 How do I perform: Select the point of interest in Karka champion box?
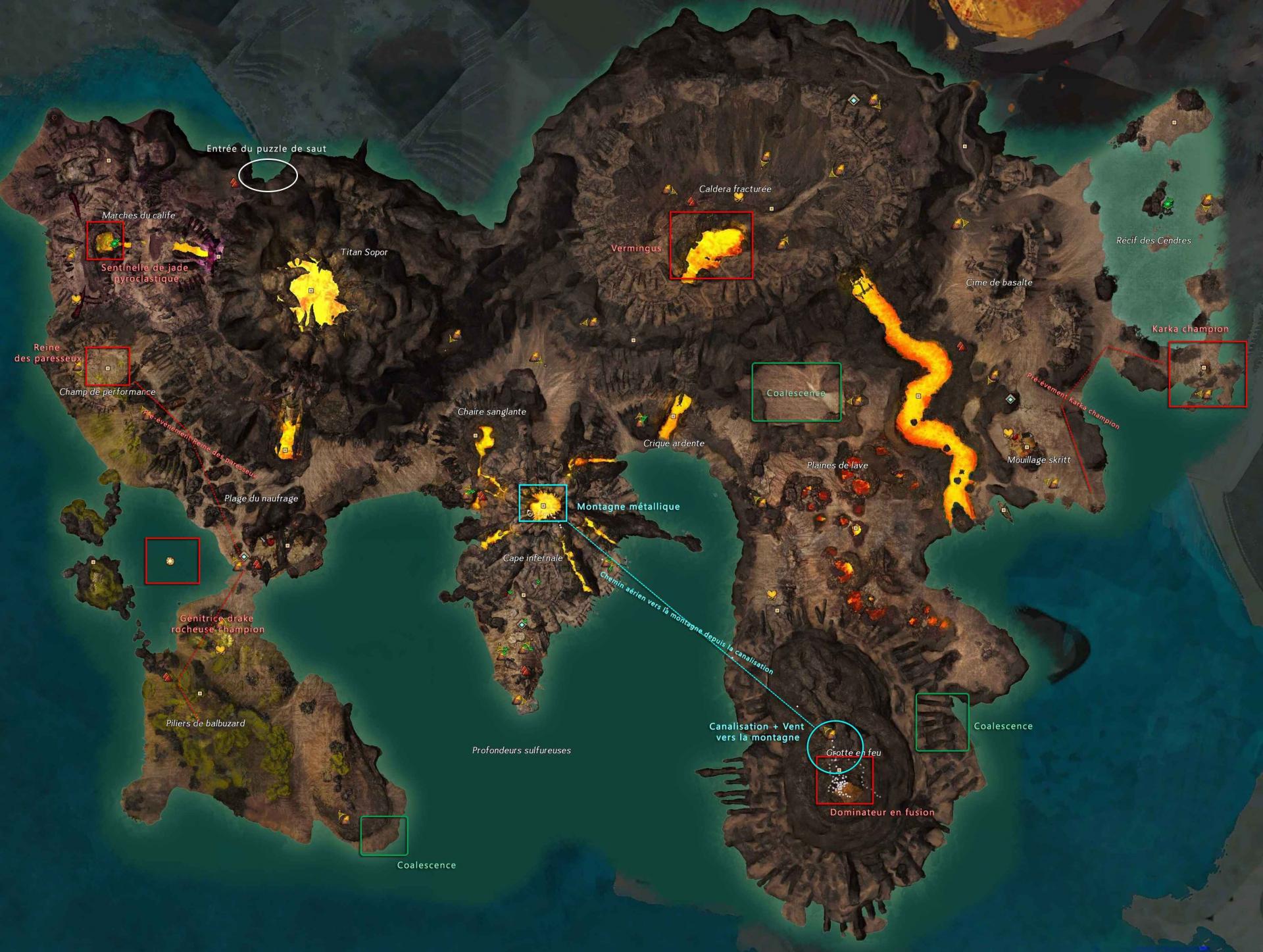[x=1204, y=368]
